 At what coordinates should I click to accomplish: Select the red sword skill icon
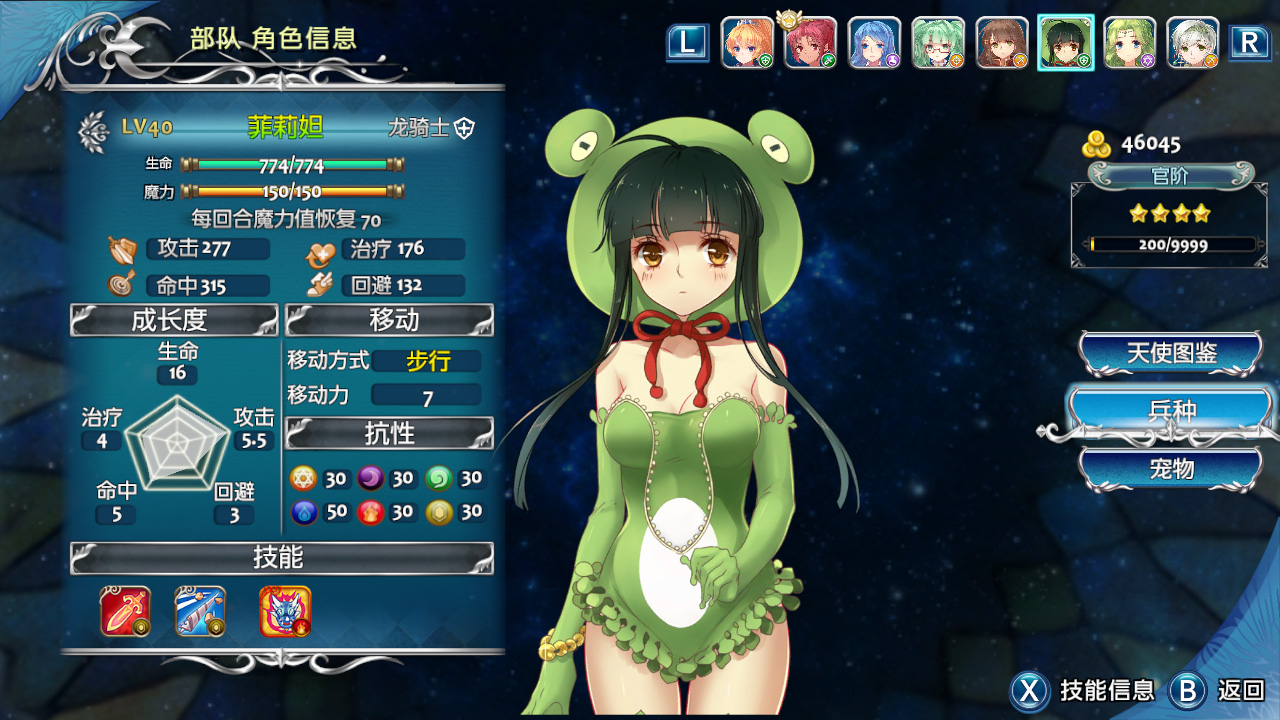125,611
